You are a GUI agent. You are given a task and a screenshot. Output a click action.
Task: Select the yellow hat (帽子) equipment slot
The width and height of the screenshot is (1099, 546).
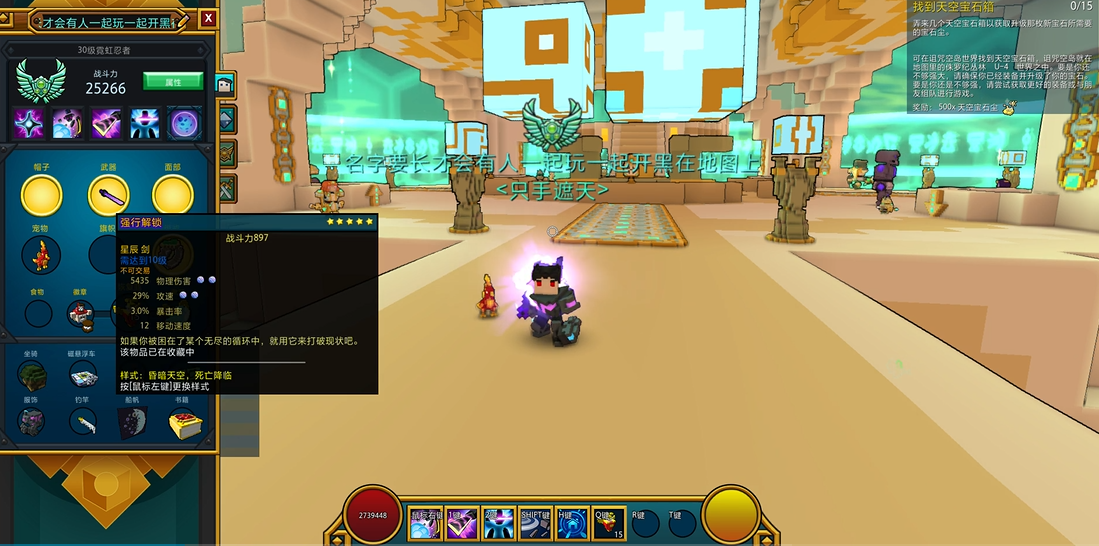[x=41, y=194]
